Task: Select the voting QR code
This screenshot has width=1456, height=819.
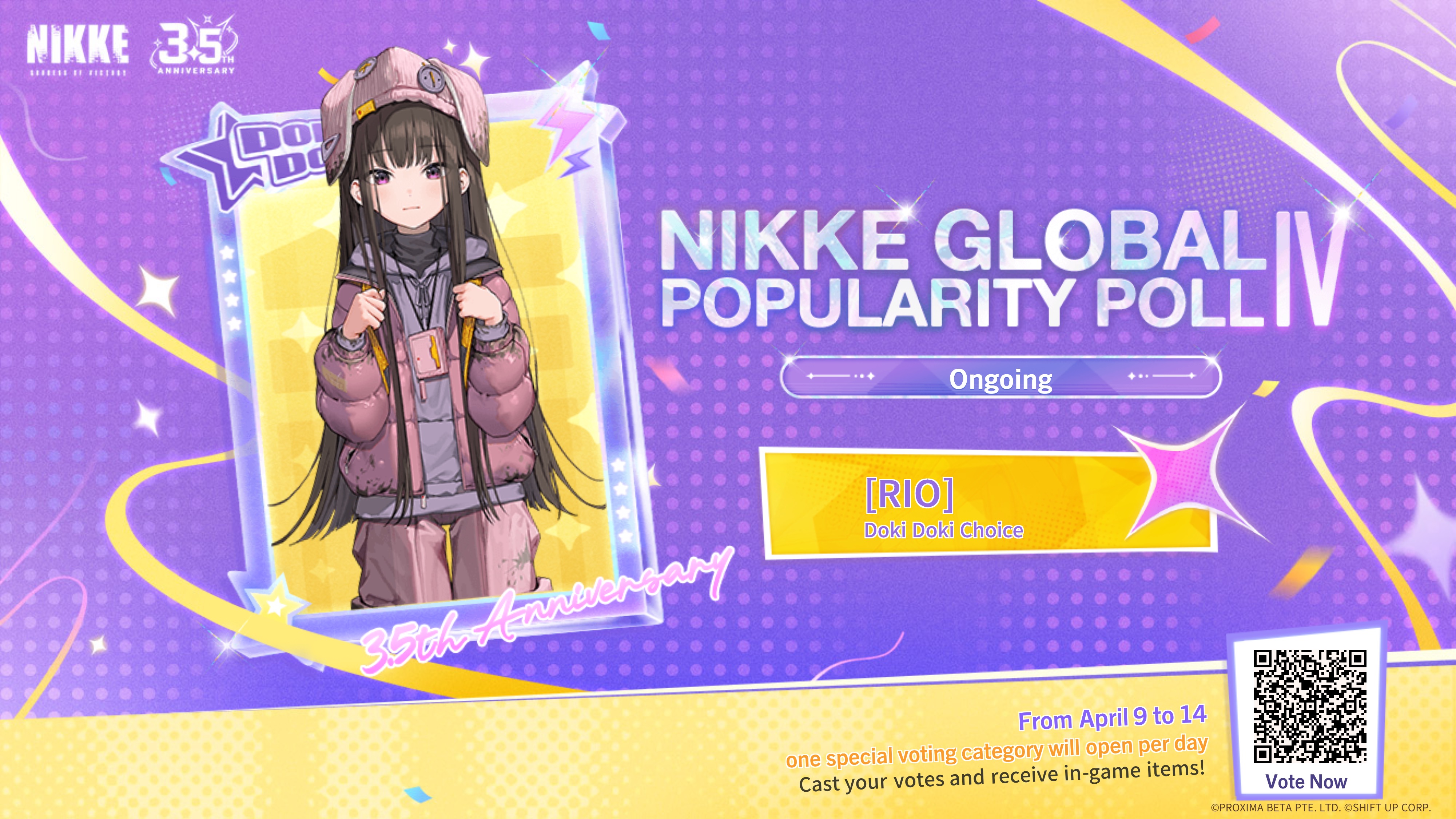Action: [1310, 707]
